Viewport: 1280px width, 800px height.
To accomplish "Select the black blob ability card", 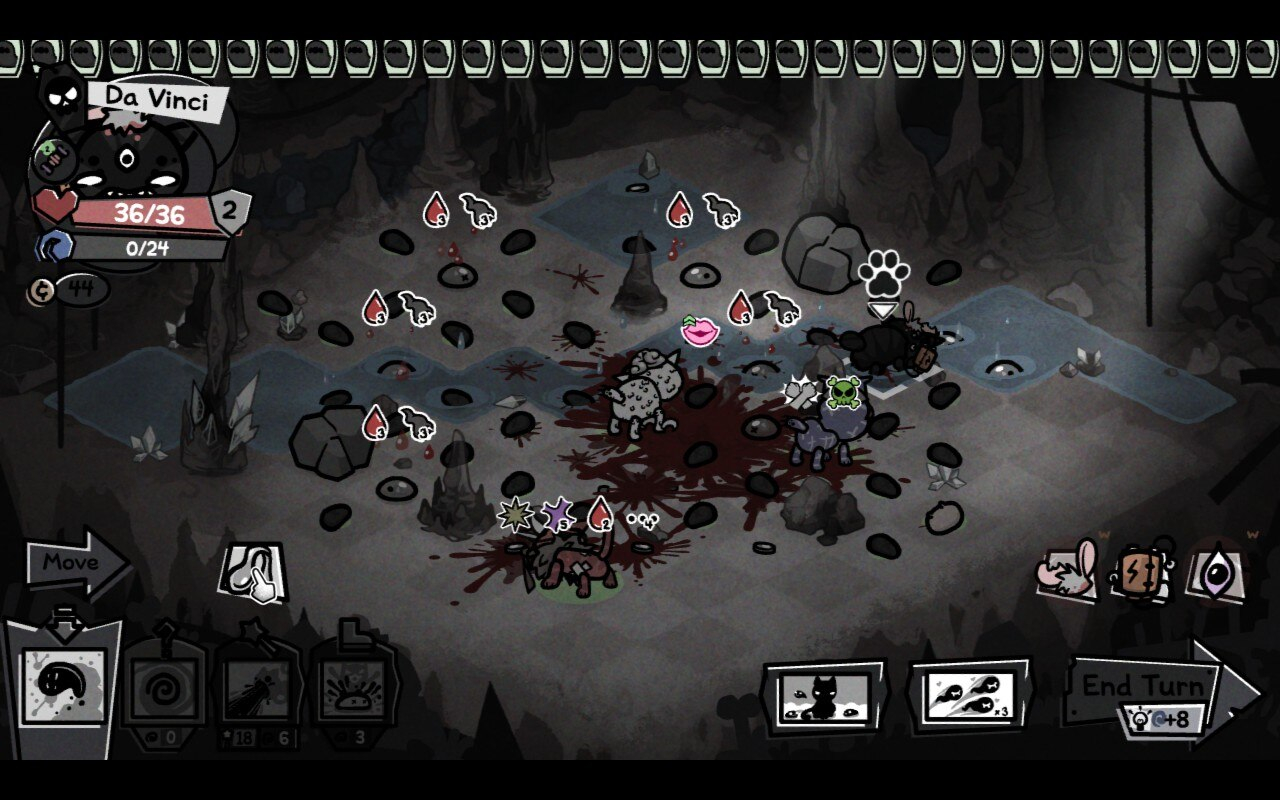I will (64, 685).
